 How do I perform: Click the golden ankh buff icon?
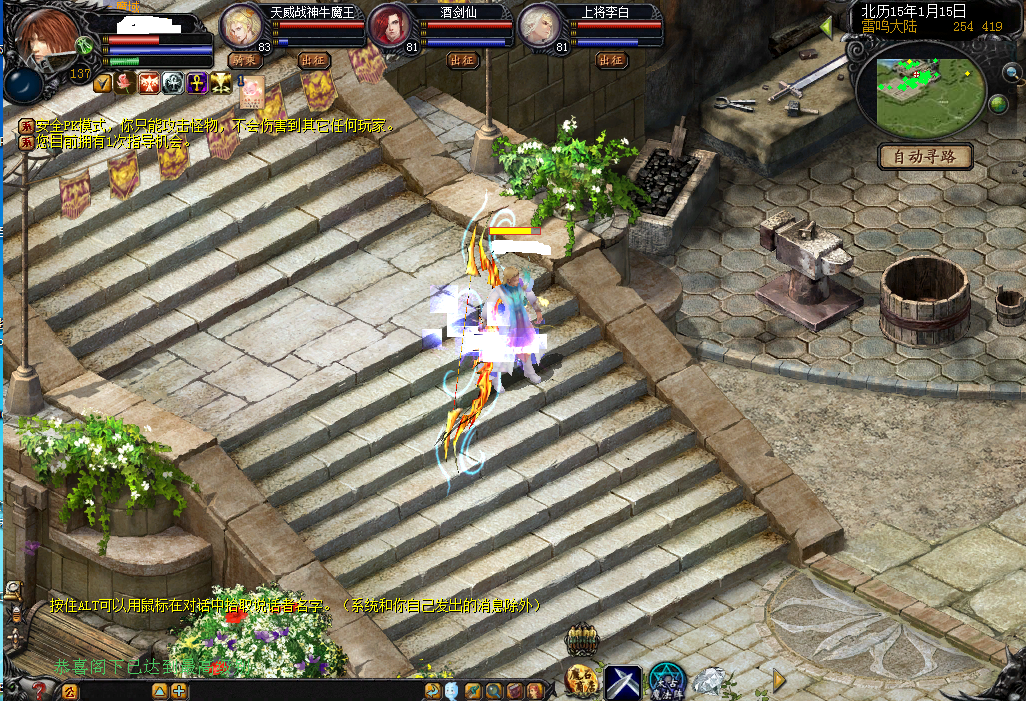coord(195,84)
